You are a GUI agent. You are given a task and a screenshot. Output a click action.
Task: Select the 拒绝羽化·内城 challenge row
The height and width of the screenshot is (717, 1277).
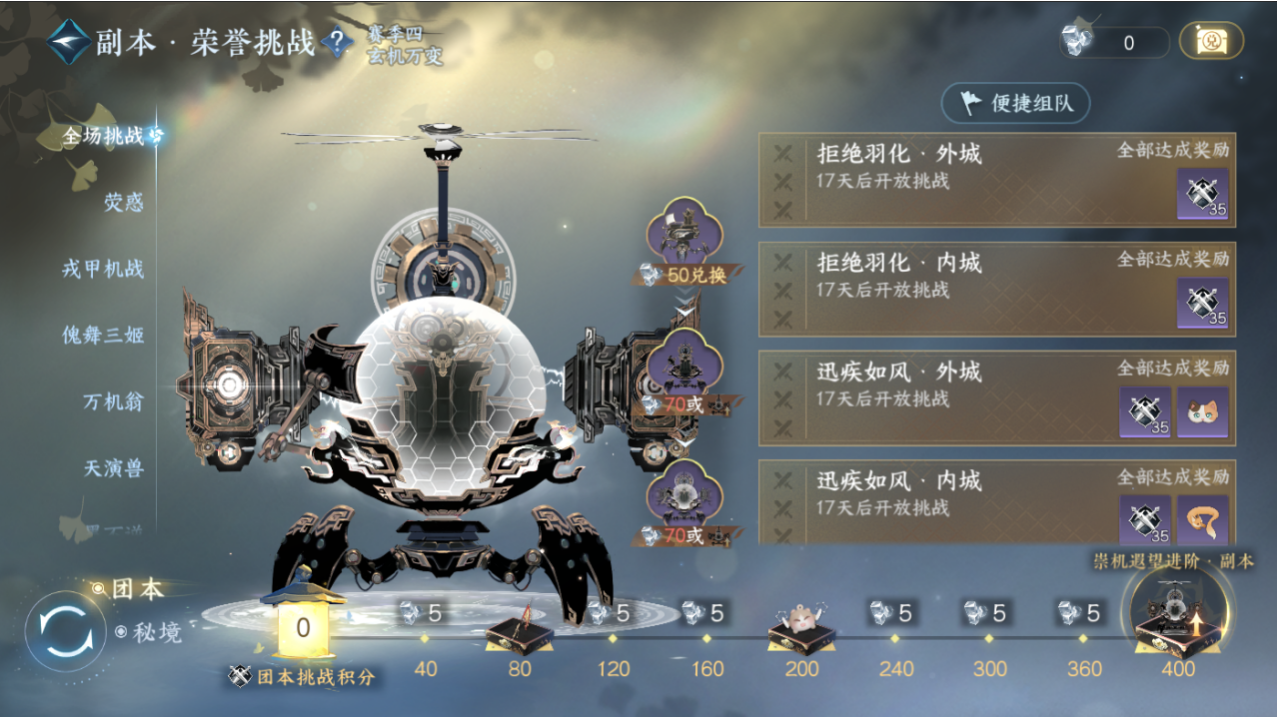click(960, 289)
